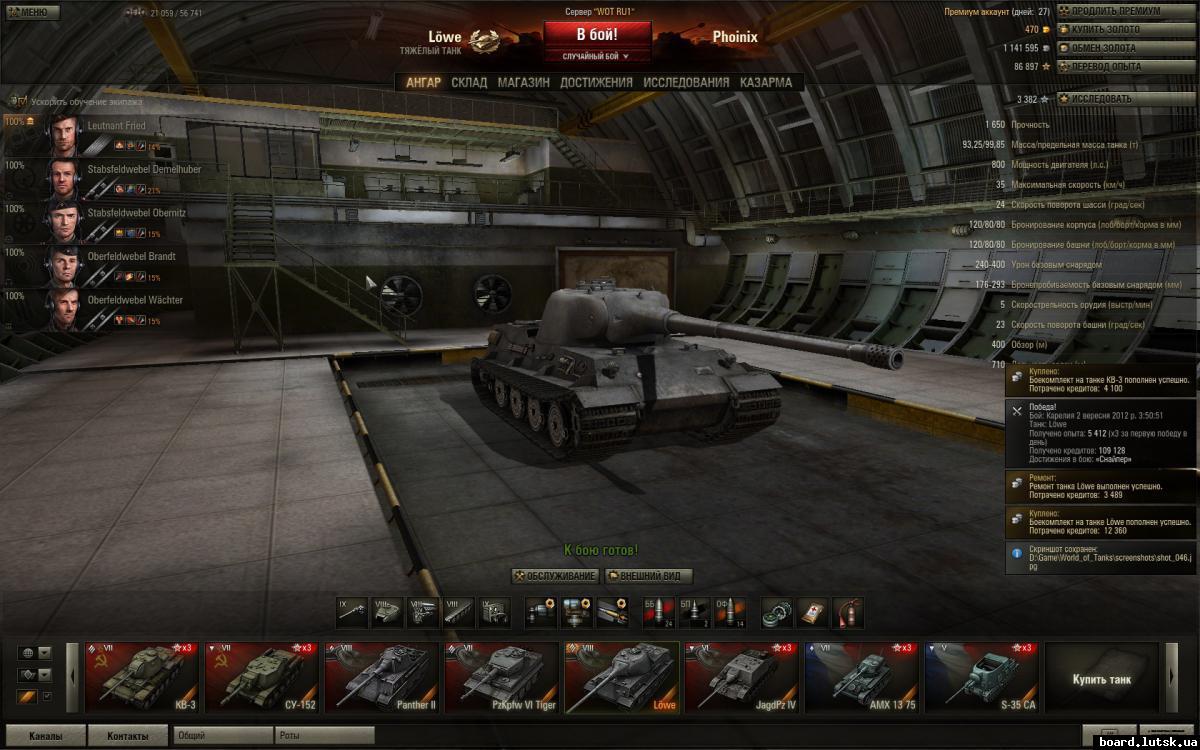This screenshot has width=1200, height=750.
Task: Show the ДОСТИЖЕНИЯ tab
Action: click(596, 83)
